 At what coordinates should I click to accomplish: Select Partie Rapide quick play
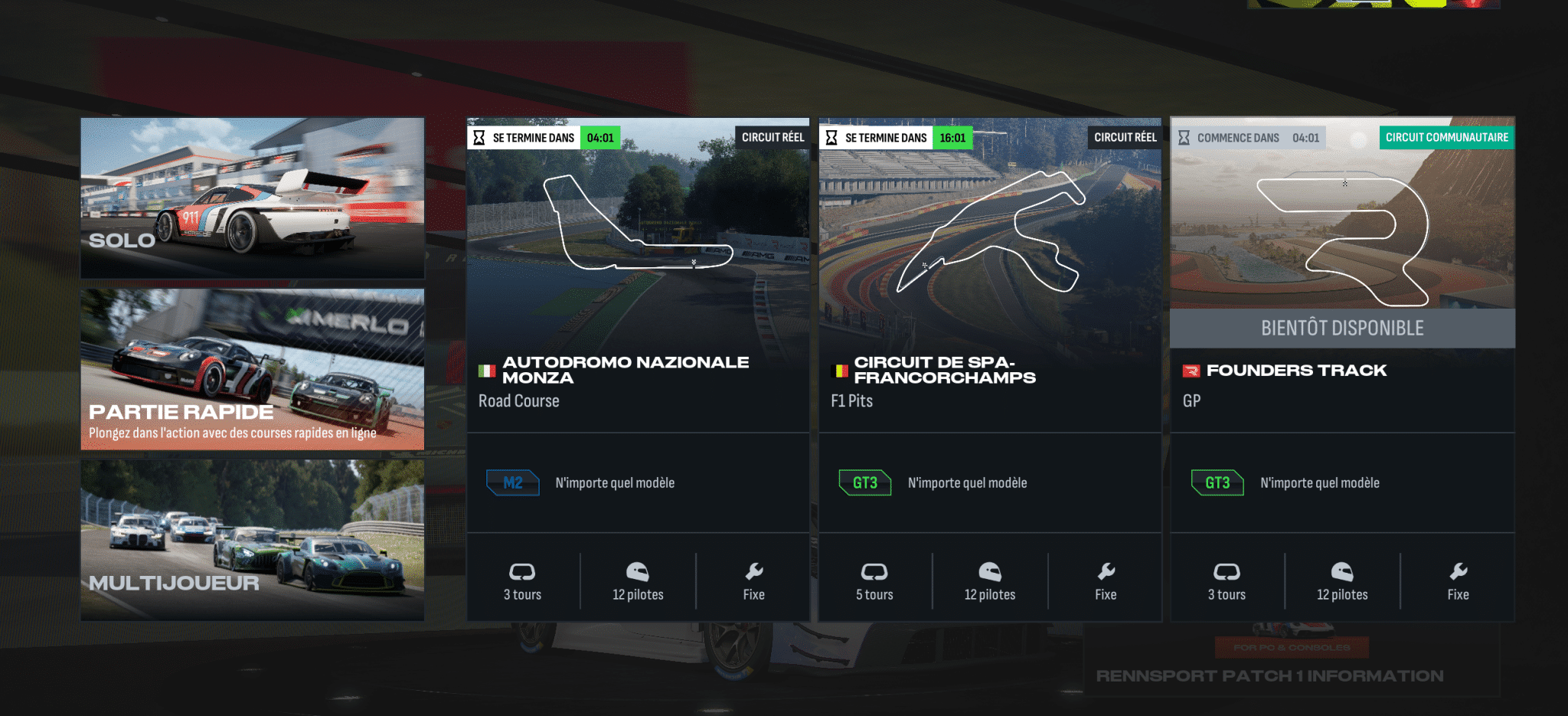252,369
